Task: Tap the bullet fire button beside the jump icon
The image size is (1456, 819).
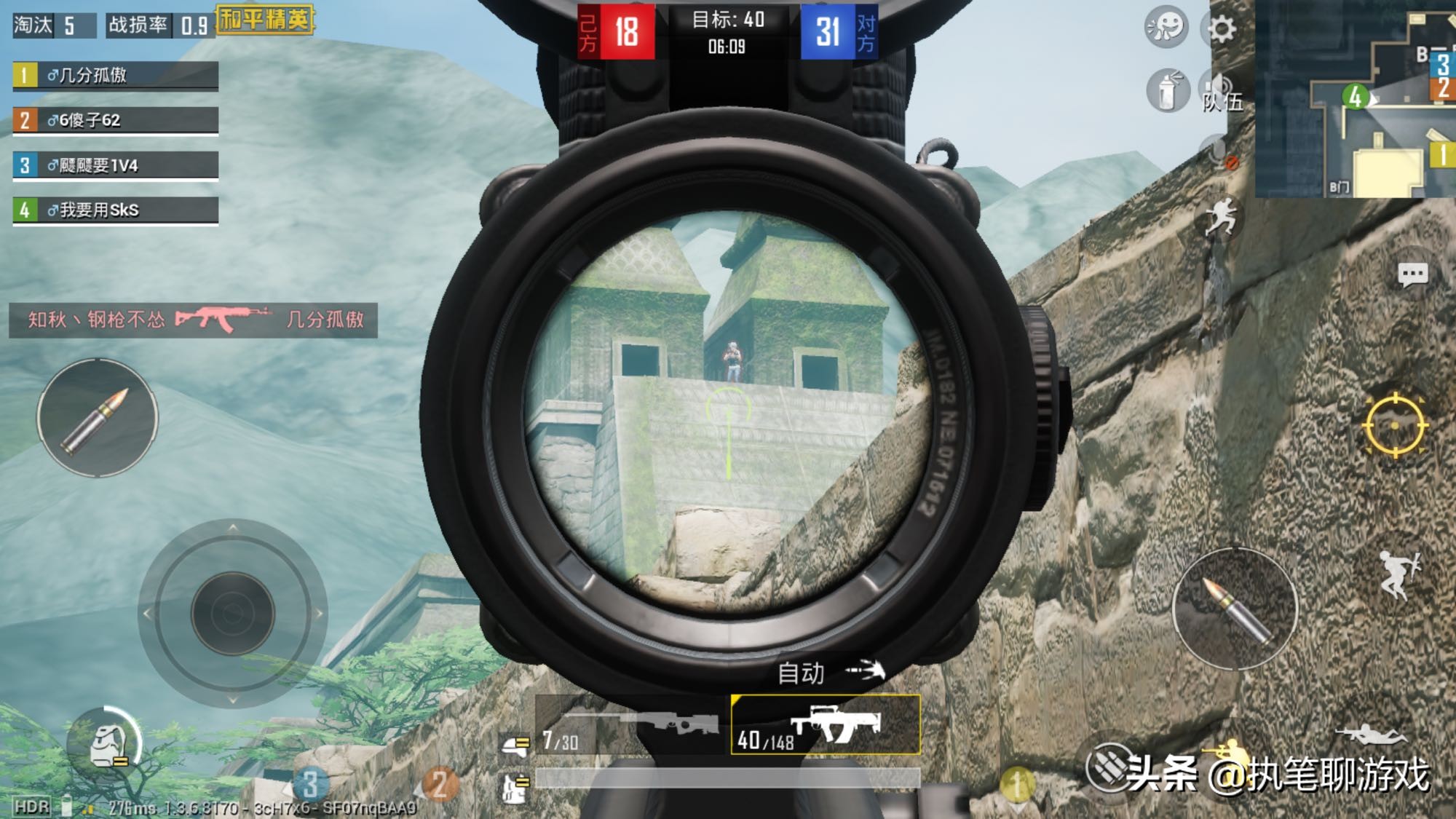Action: (1235, 609)
